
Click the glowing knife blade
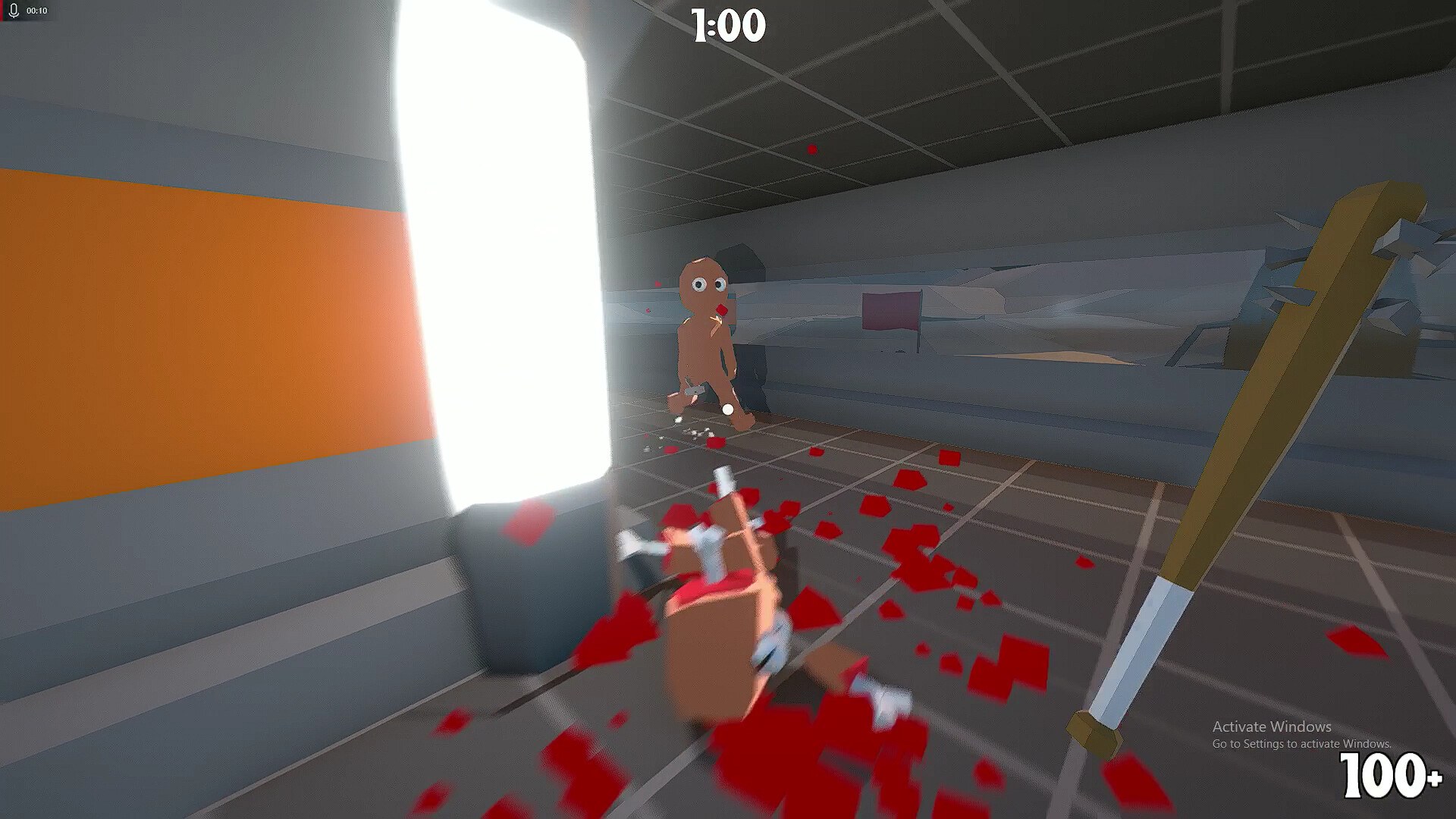493,265
